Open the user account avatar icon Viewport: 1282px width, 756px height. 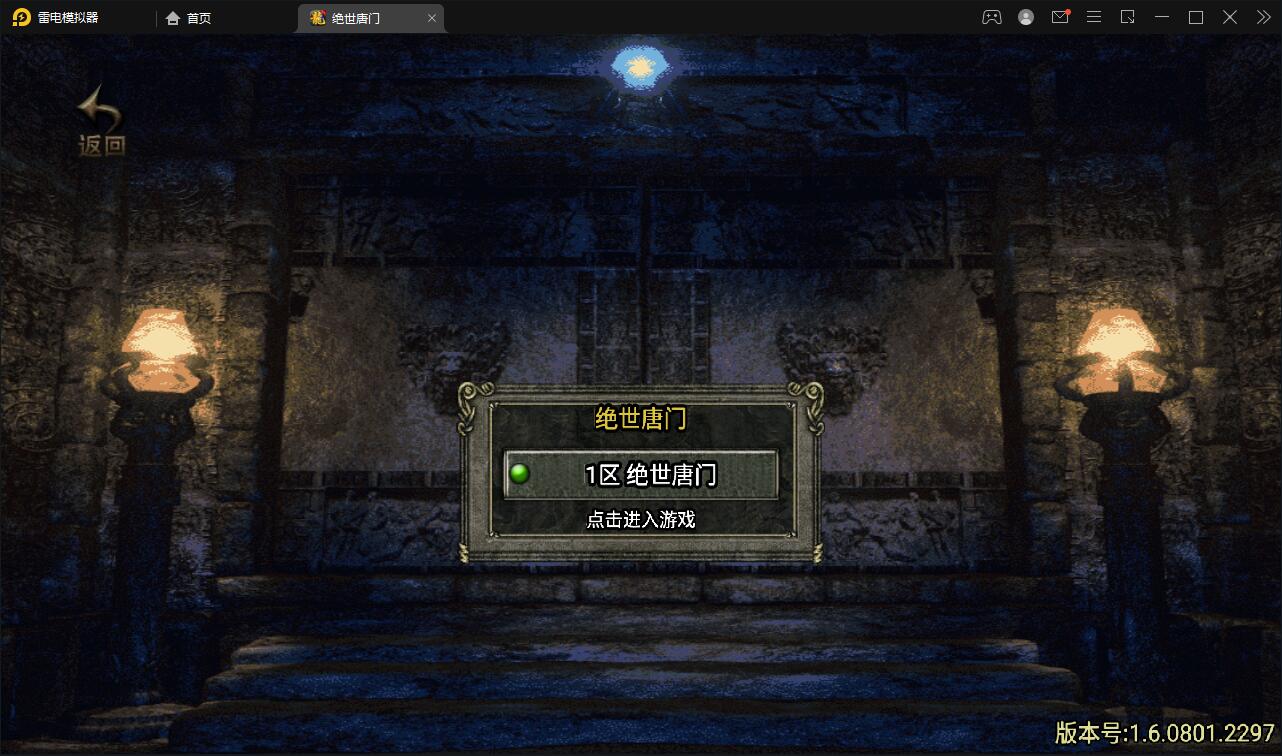click(1026, 17)
